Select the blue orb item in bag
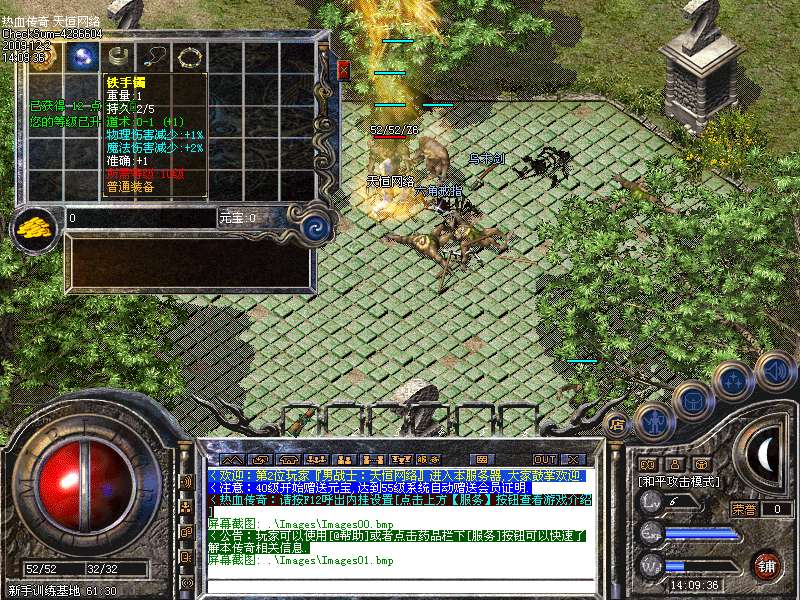The image size is (800, 600). point(82,58)
